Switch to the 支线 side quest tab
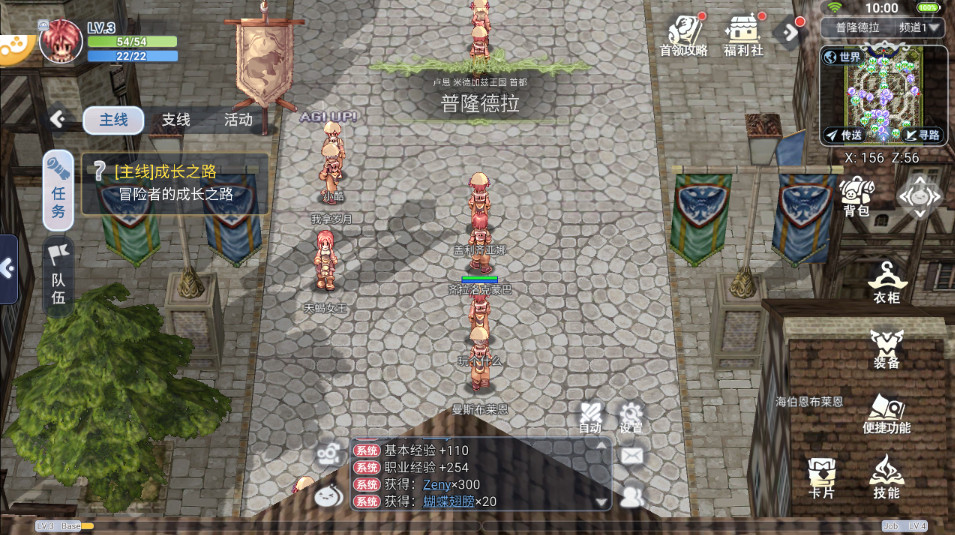955x535 pixels. coord(176,120)
